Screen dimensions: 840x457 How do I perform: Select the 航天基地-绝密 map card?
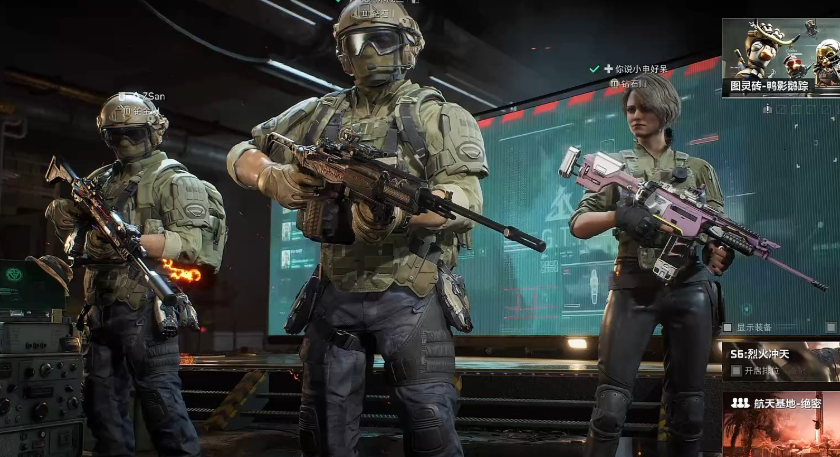(780, 420)
